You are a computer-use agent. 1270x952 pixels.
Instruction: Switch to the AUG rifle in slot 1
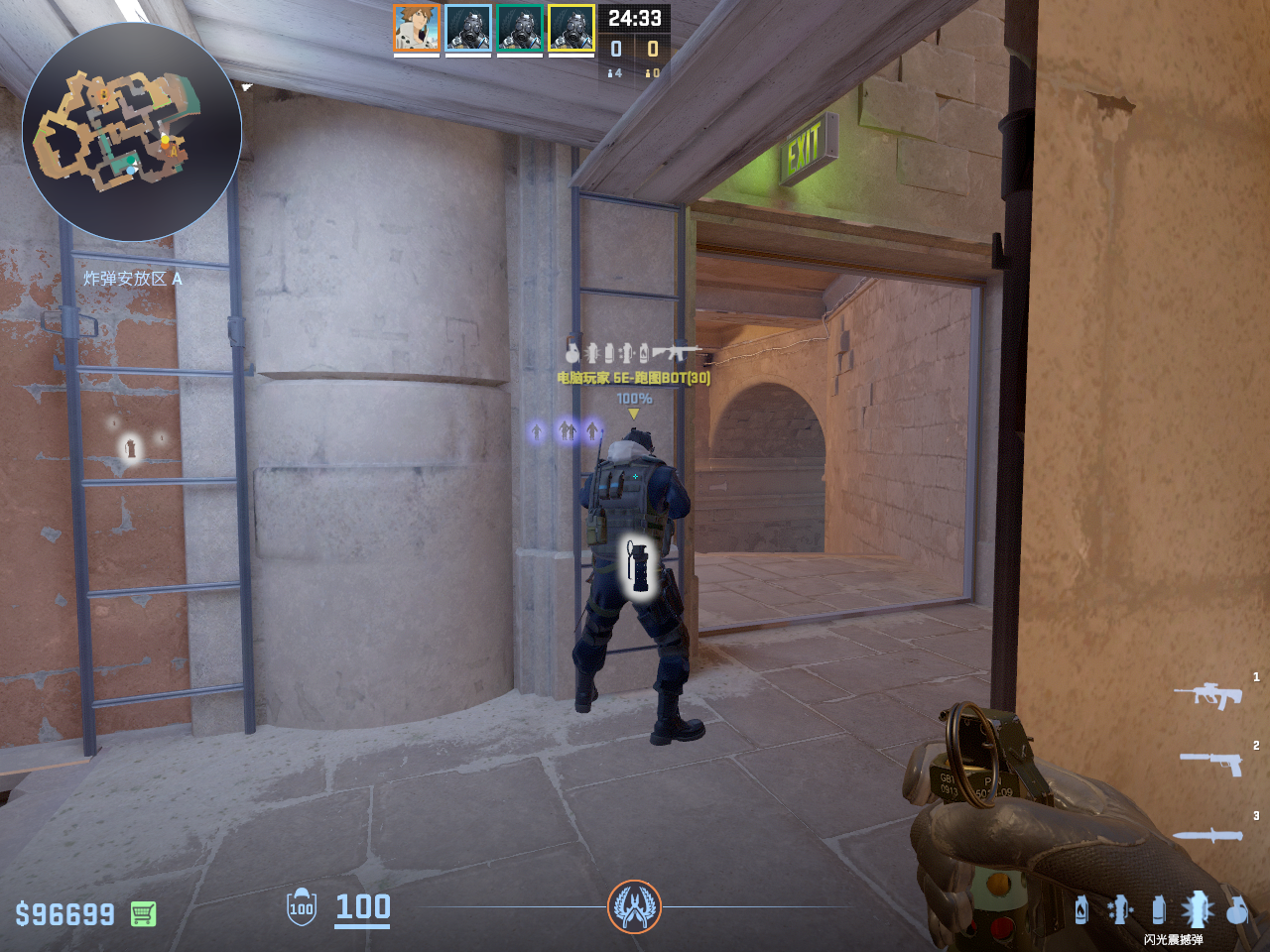click(x=1207, y=694)
